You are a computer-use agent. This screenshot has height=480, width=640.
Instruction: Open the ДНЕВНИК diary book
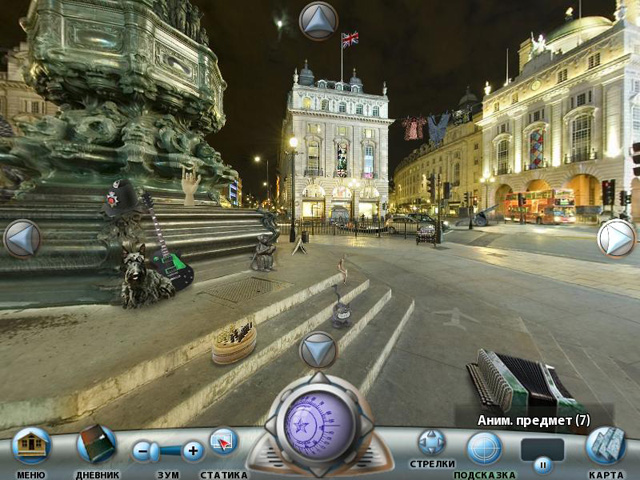point(96,445)
